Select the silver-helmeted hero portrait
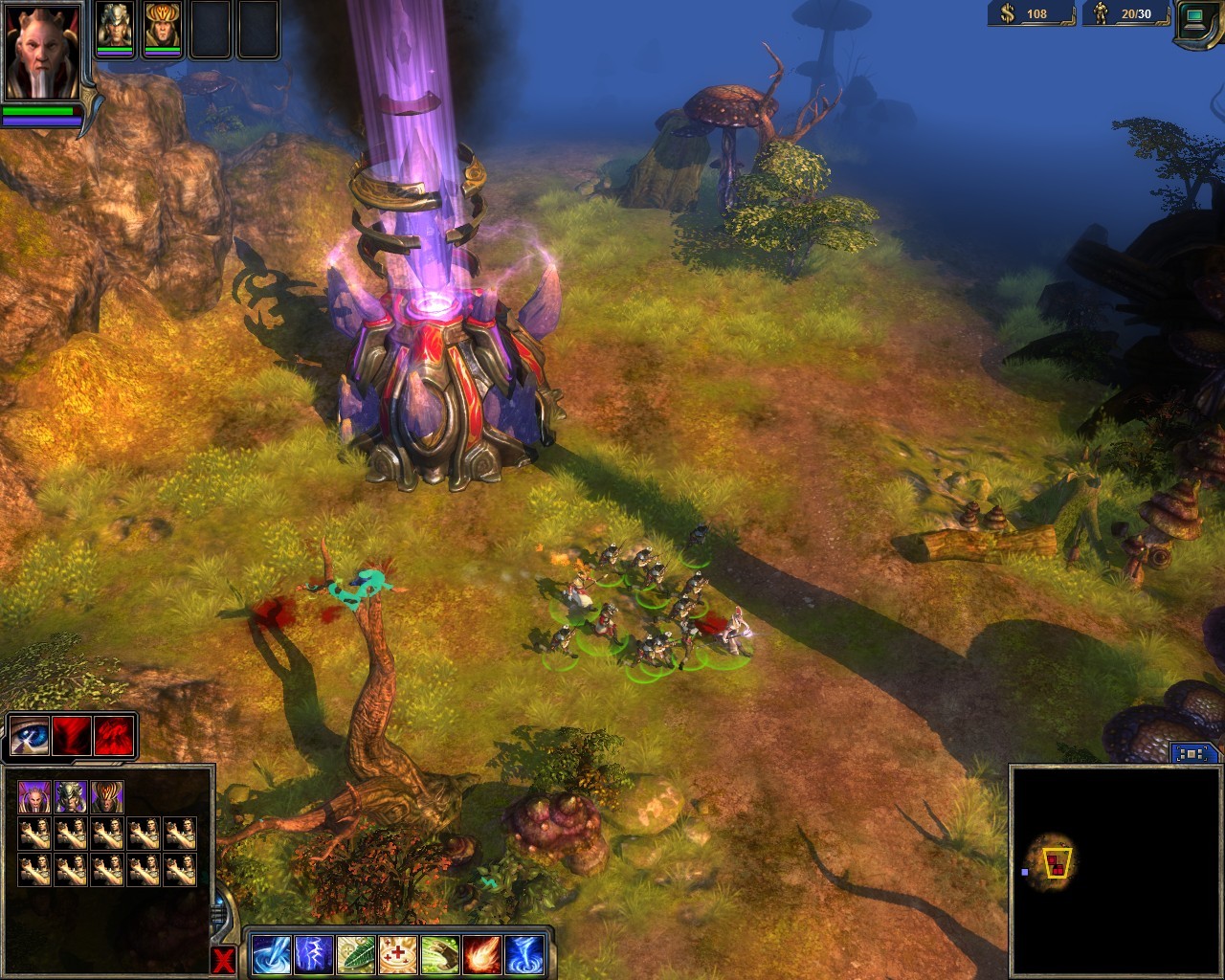 [114, 26]
